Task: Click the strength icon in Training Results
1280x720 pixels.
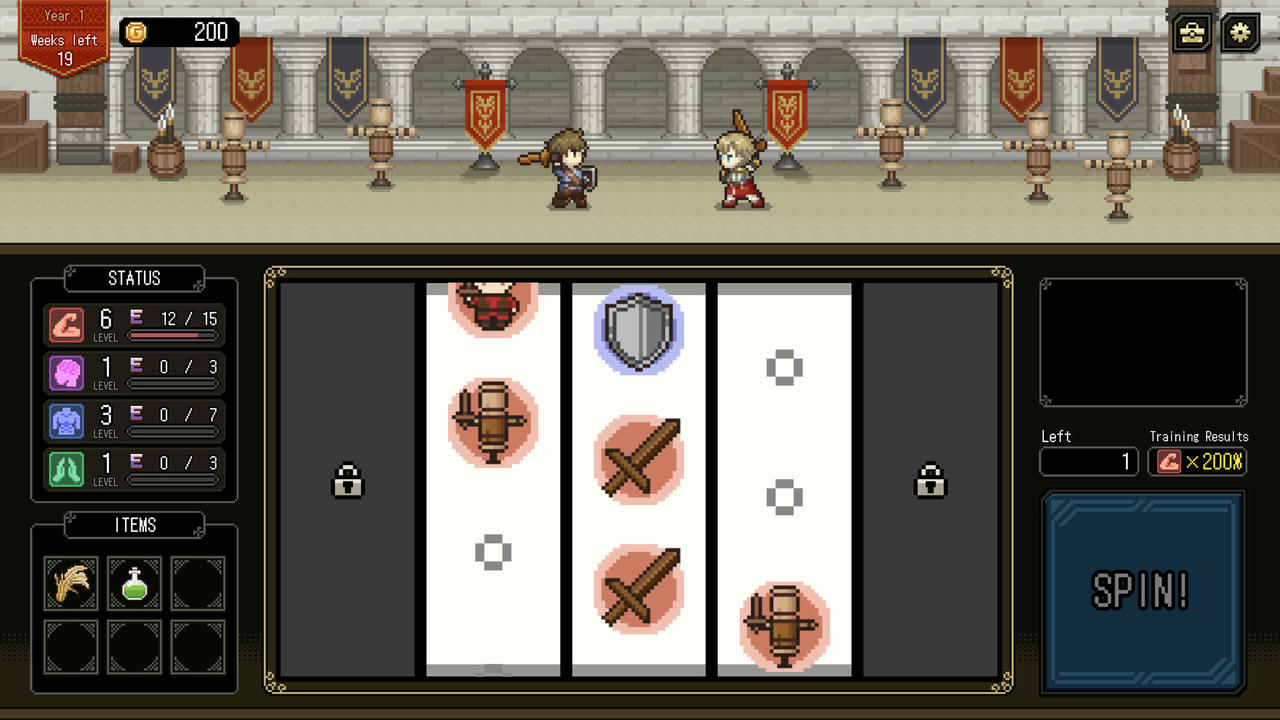Action: pyautogui.click(x=1170, y=462)
